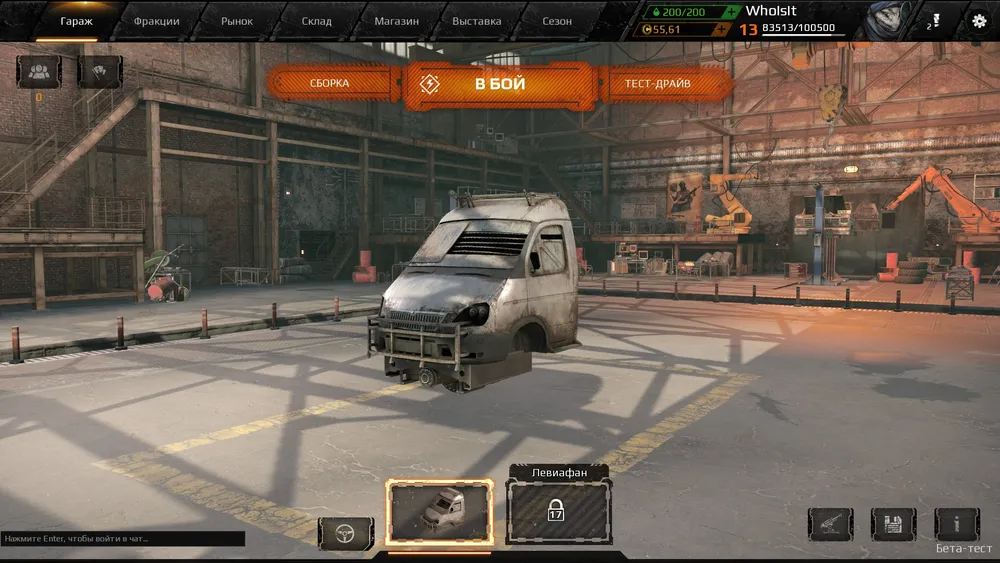1000x563 pixels.
Task: Select the white truck cabin vehicle slot
Action: (439, 515)
